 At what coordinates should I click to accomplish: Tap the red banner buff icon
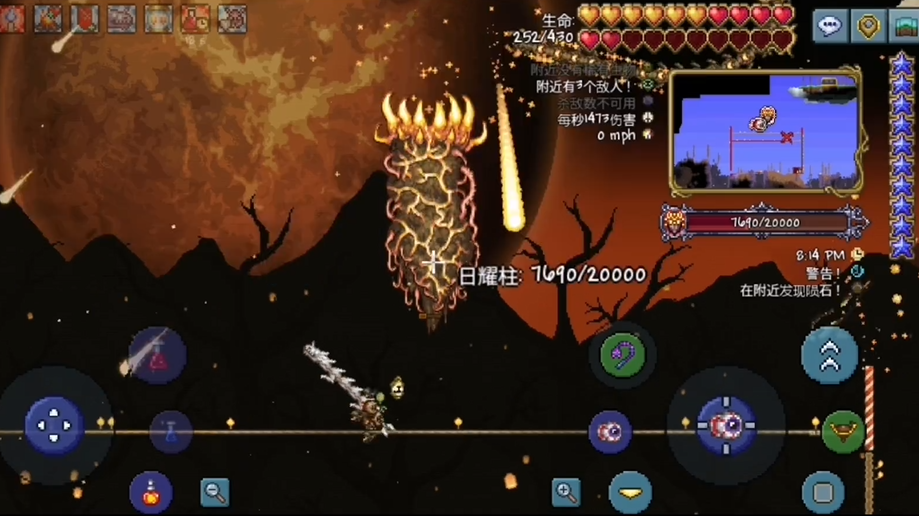pos(84,17)
